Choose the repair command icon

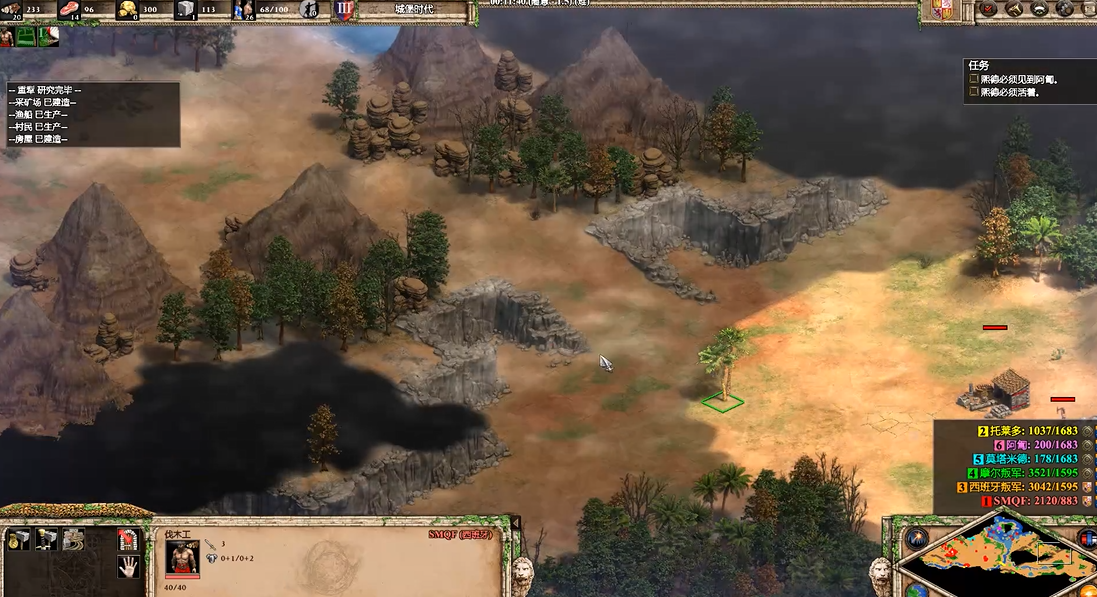(73, 540)
